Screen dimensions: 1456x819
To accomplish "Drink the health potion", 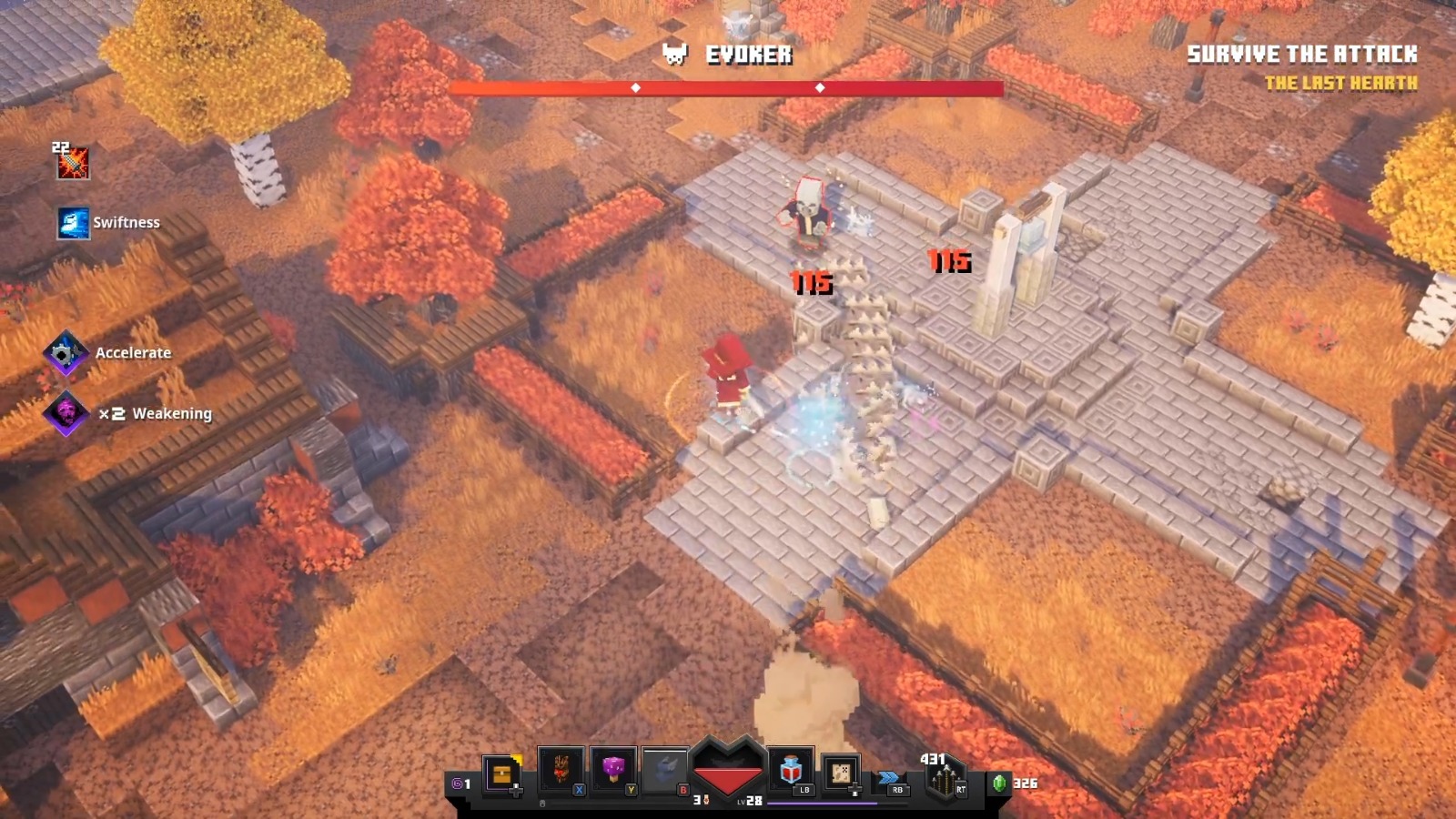I will coord(791,771).
